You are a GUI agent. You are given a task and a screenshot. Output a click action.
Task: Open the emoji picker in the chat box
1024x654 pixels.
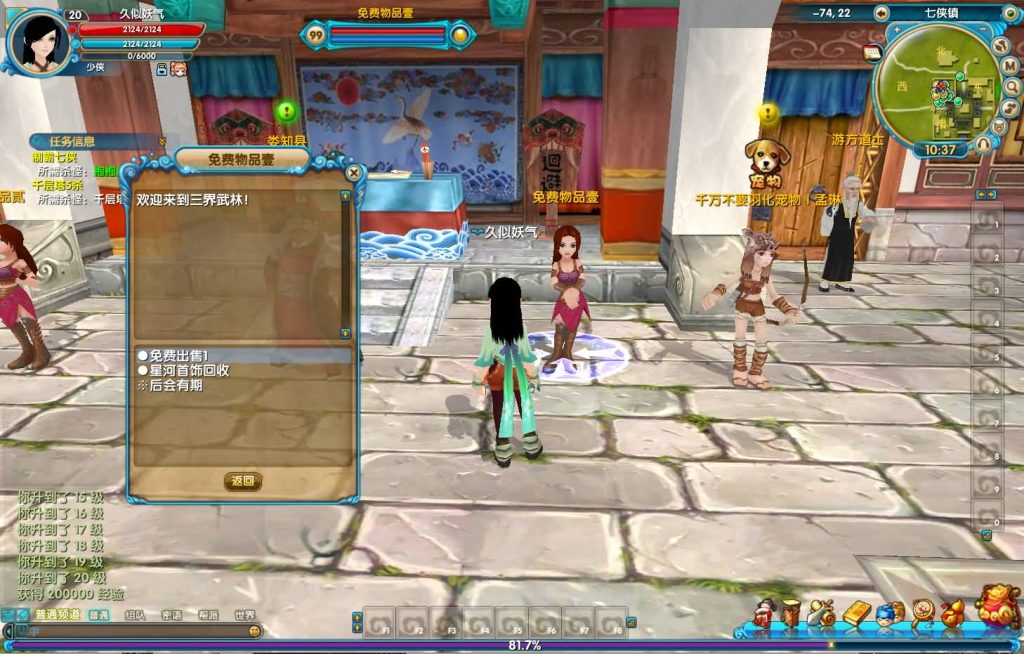(x=254, y=632)
